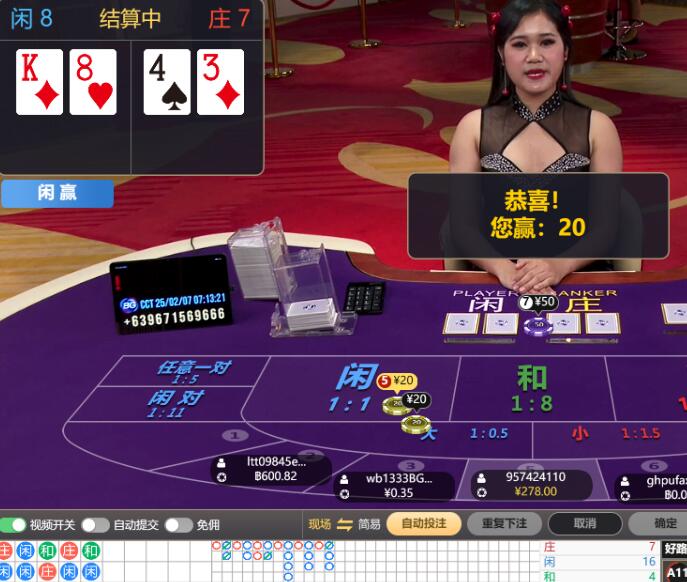Viewport: 687px width, 582px height.
Task: Select player seat ltt09845e
Action: tap(271, 469)
